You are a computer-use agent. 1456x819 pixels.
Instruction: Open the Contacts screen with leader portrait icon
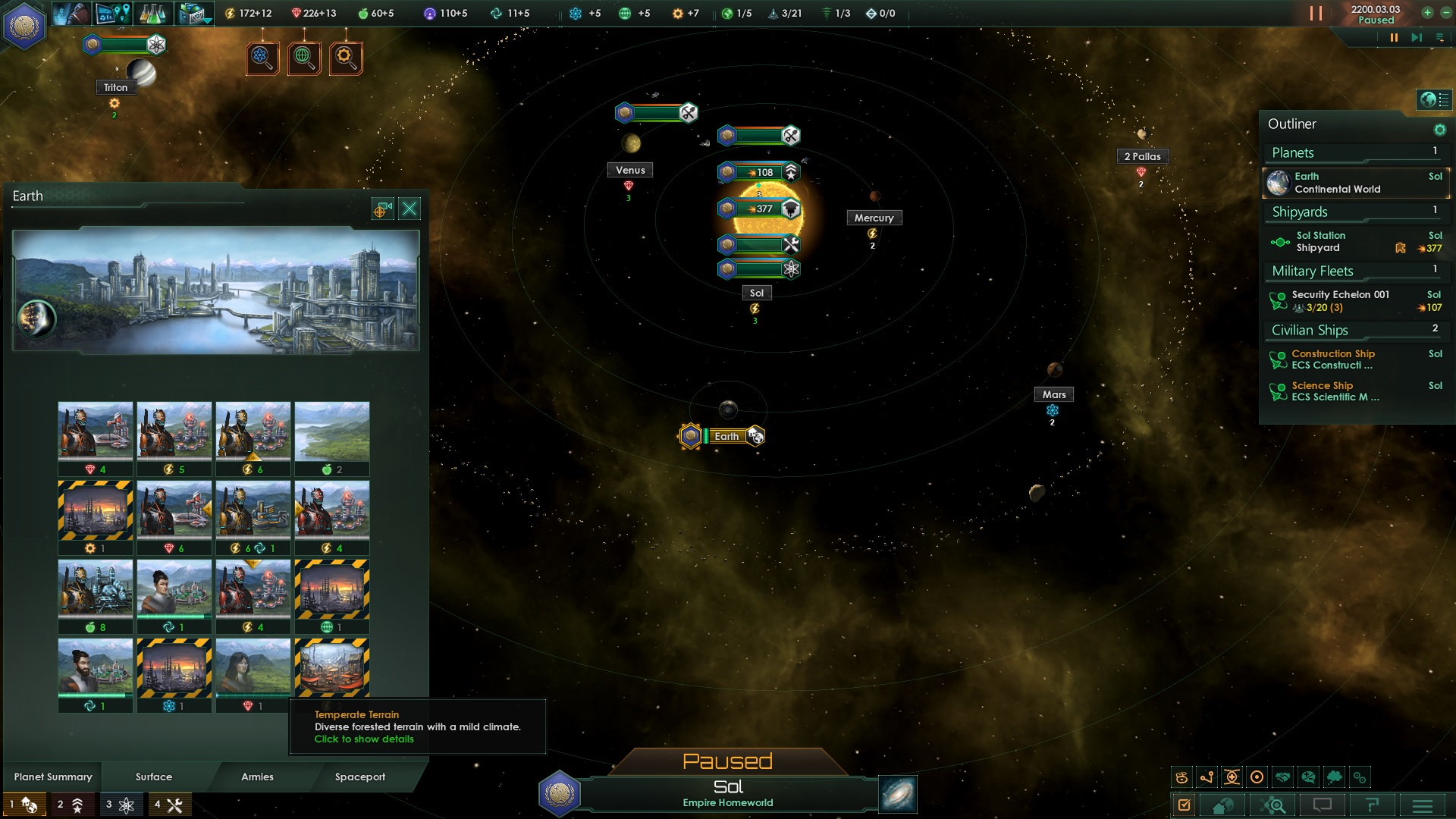[x=74, y=13]
